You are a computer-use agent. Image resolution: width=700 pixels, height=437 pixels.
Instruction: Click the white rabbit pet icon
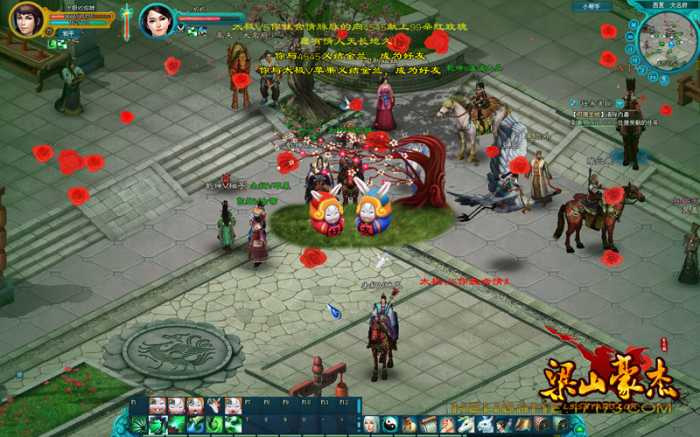(485, 425)
